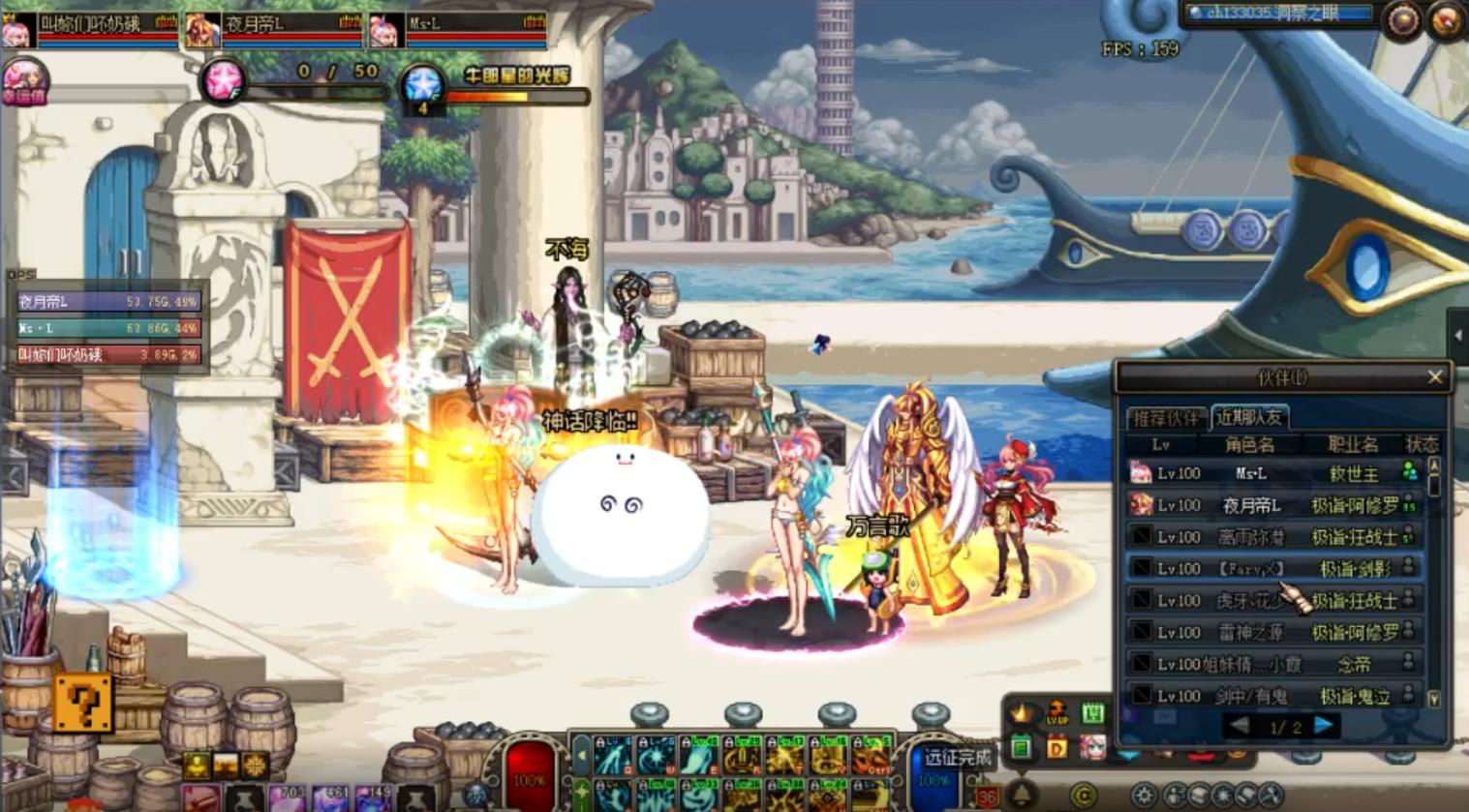
Task: Click the previous page arrow in partner list
Action: tap(1239, 726)
